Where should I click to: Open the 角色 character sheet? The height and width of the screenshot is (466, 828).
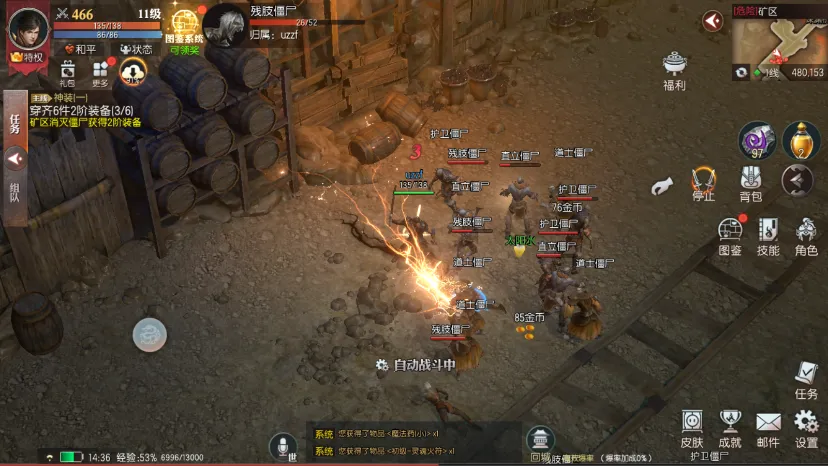[x=806, y=237]
